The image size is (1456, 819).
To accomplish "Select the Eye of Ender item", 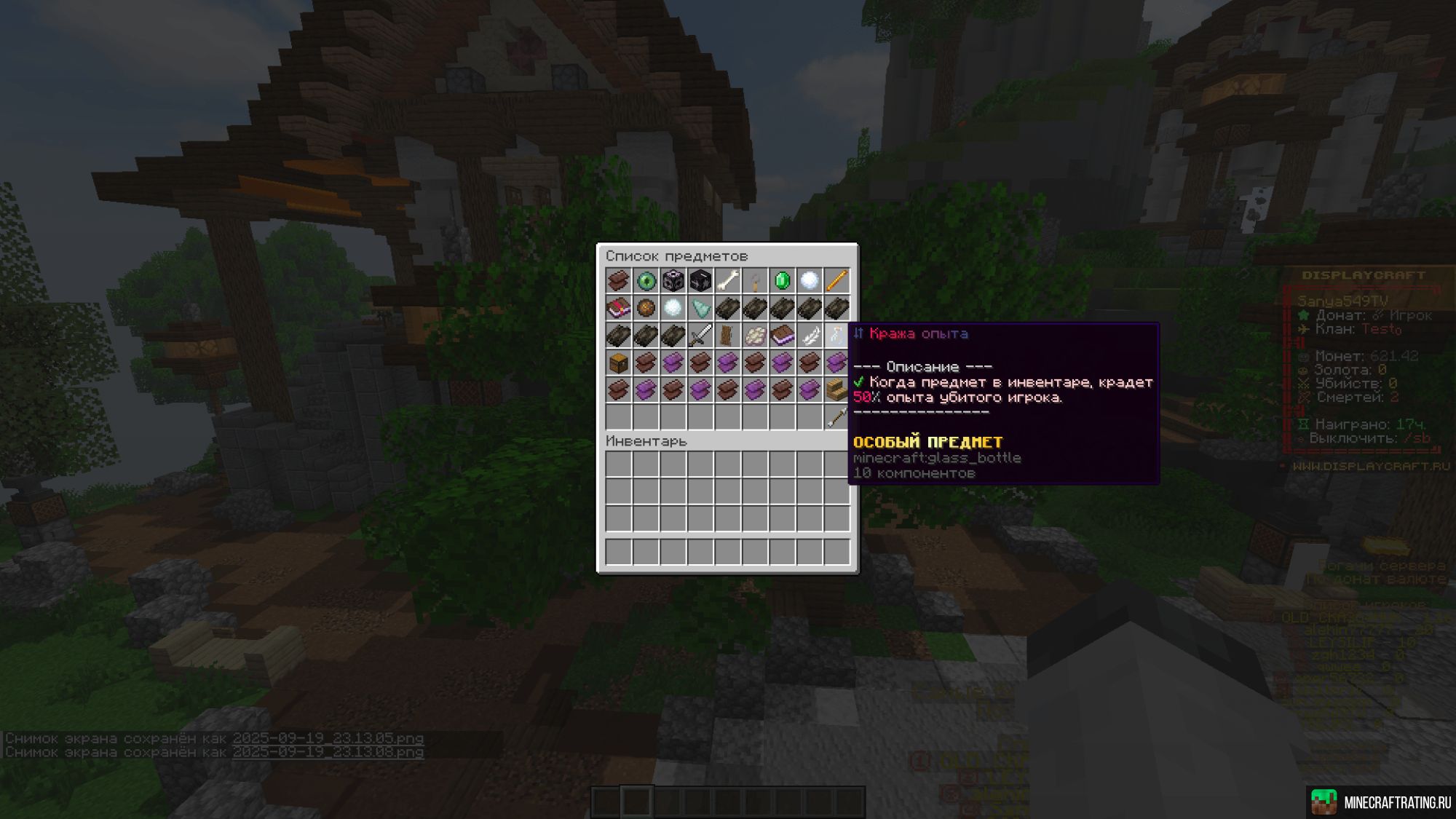I will pos(646,280).
